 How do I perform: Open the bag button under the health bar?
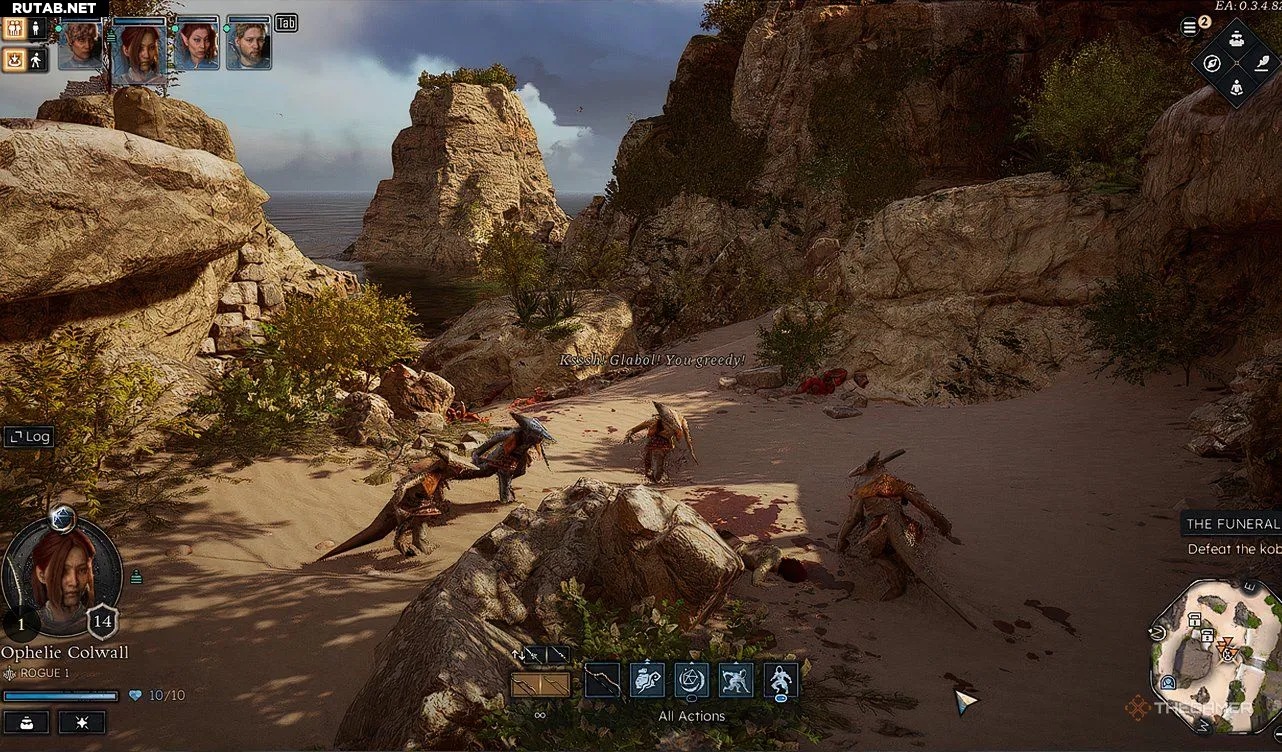[x=26, y=722]
